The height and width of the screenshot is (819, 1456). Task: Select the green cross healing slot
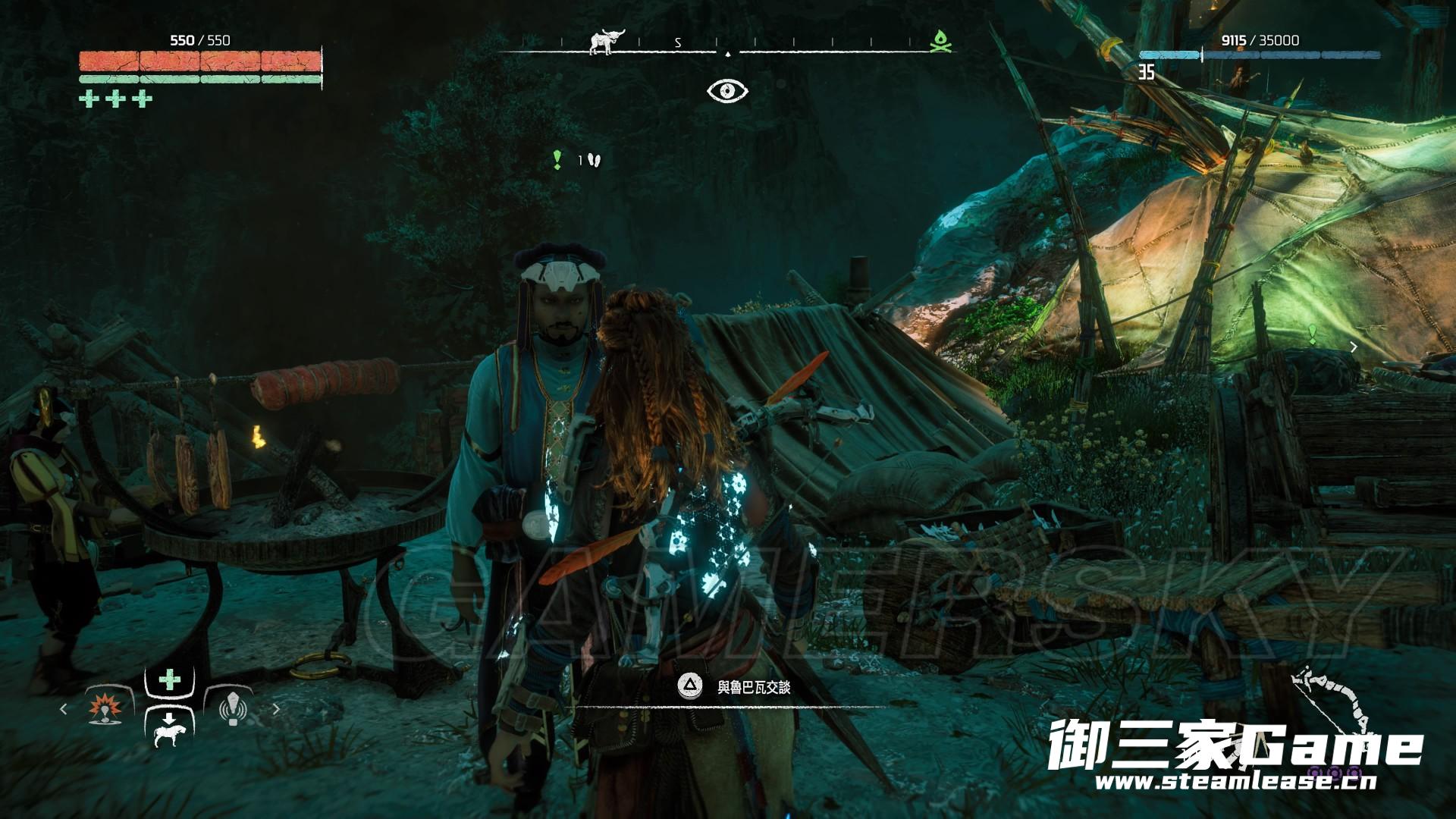pyautogui.click(x=169, y=679)
